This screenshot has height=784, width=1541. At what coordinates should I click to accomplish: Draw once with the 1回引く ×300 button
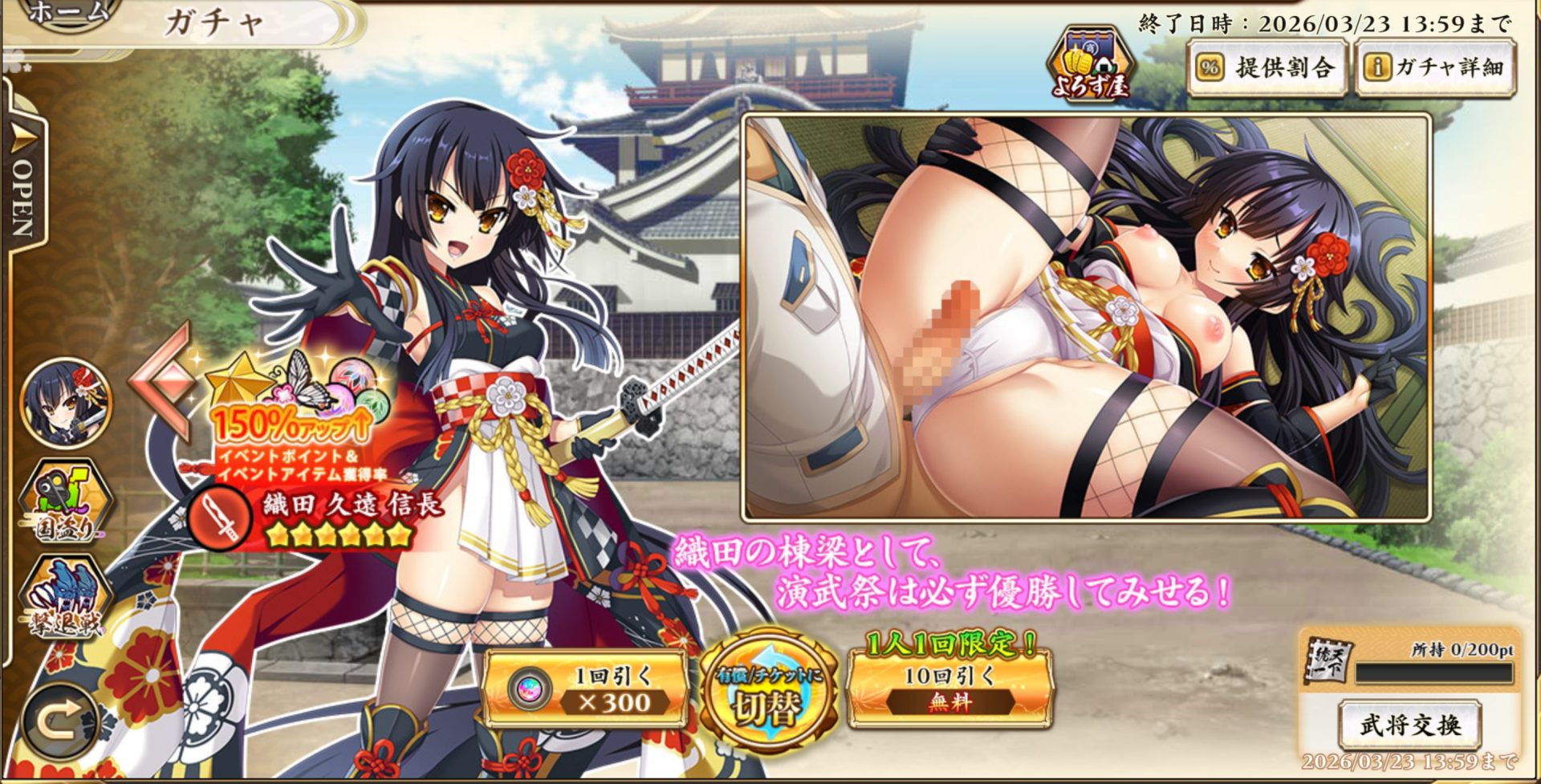click(x=587, y=689)
